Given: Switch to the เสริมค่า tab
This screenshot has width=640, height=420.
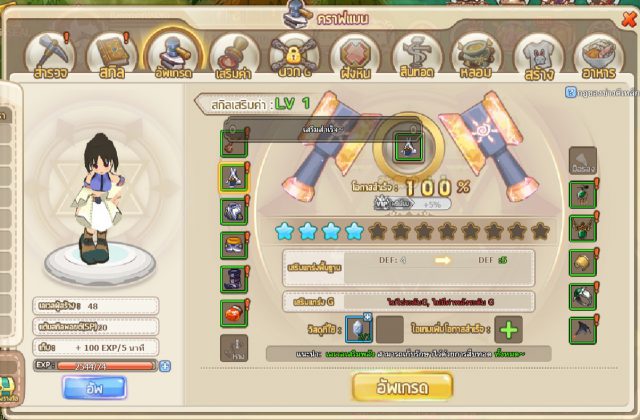Looking at the screenshot, I should click(x=232, y=58).
